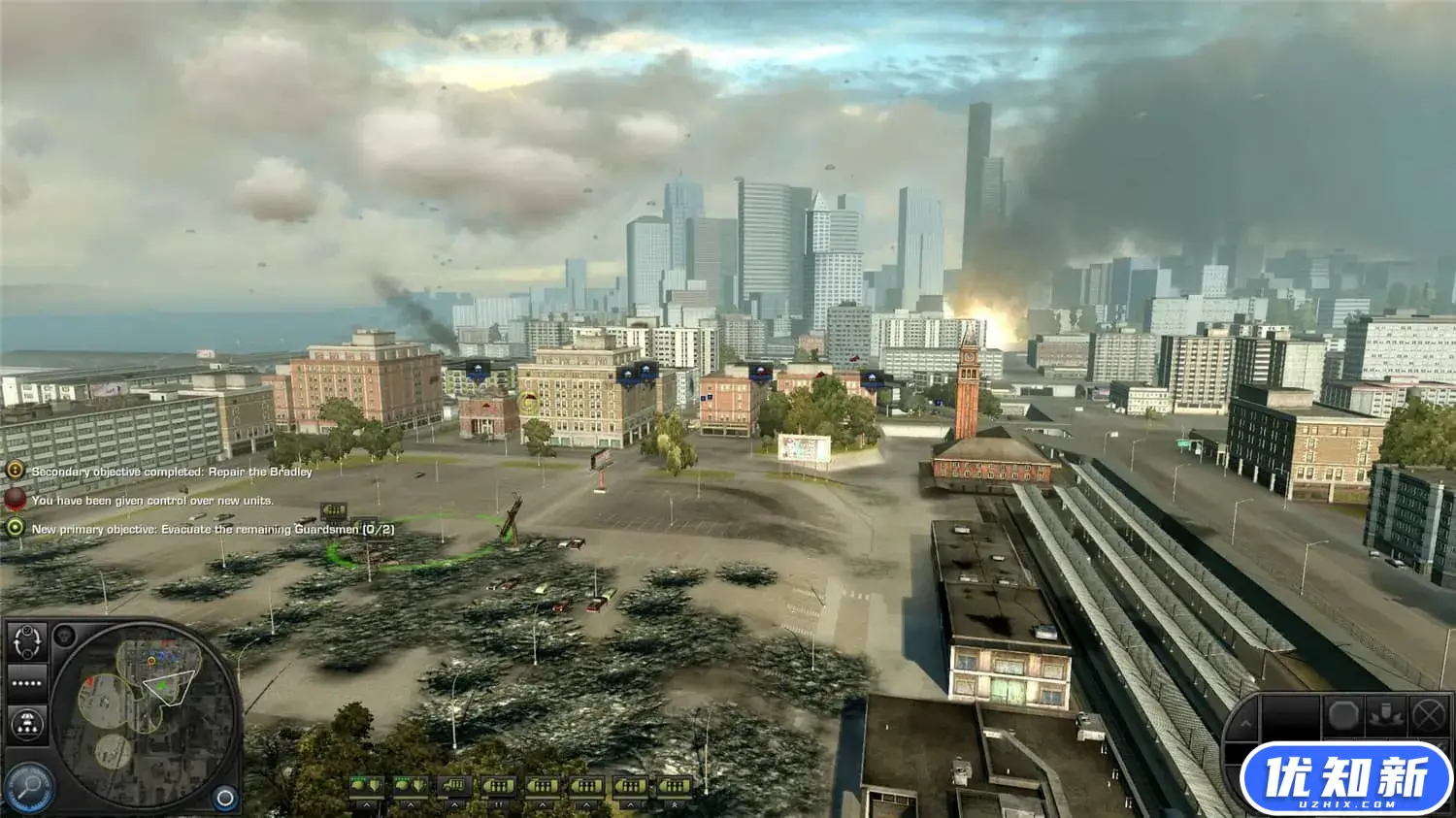
Task: Click the dig-in defend command icon
Action: point(1385,713)
